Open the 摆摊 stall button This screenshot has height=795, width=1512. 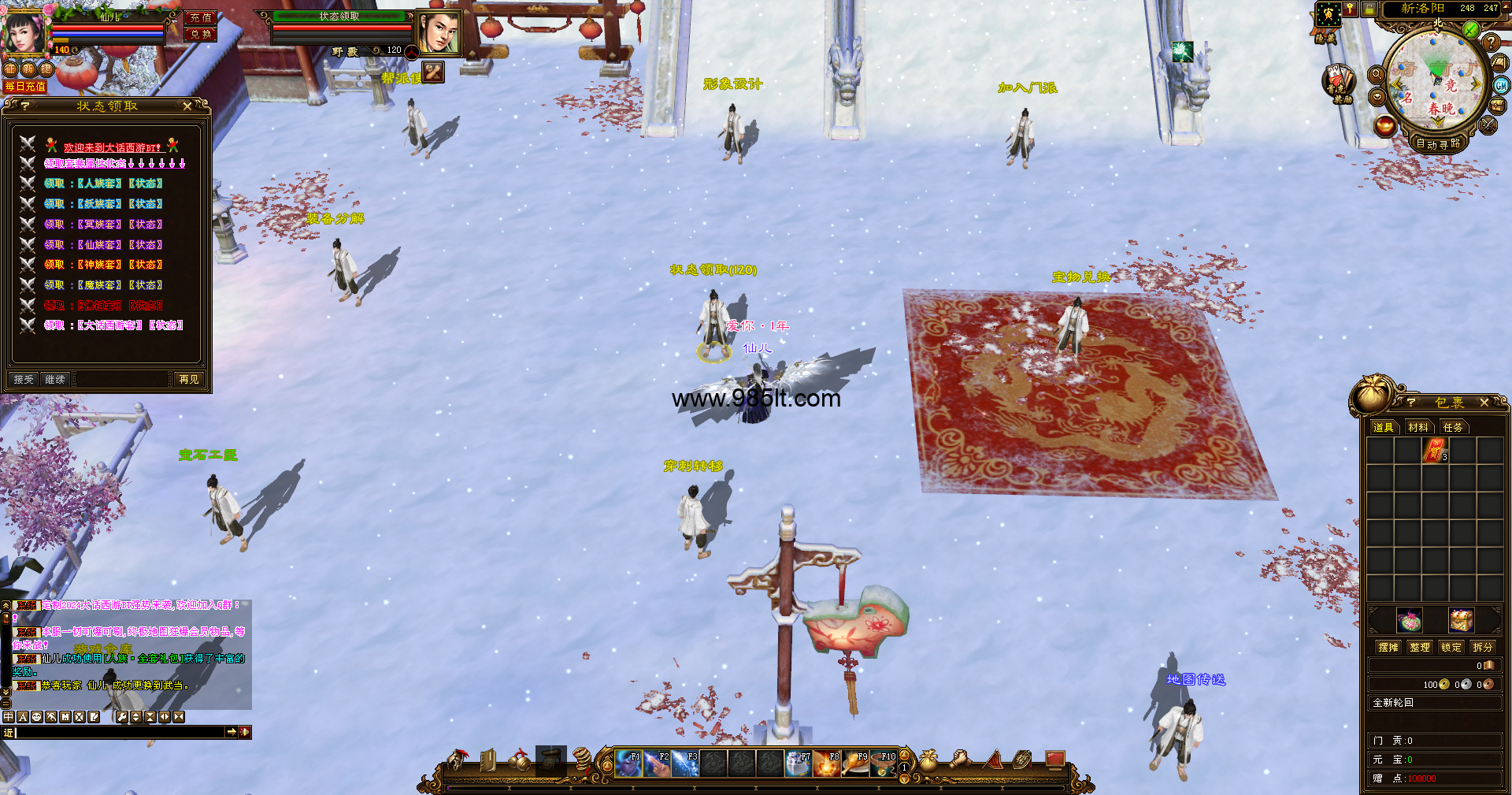tap(1388, 647)
